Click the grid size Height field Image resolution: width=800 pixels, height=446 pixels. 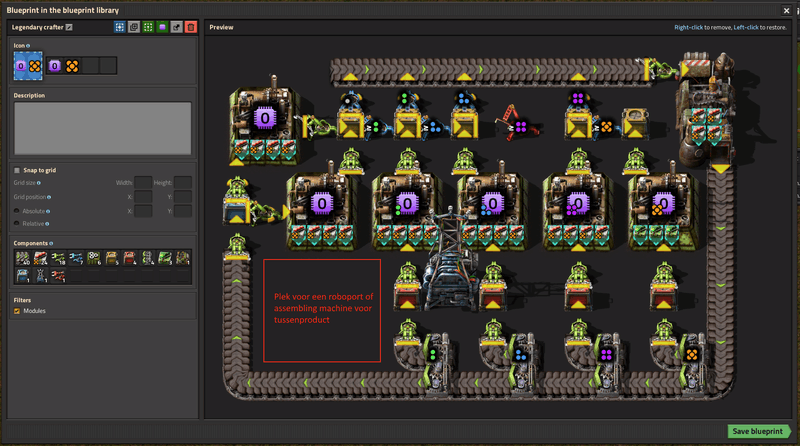click(183, 183)
